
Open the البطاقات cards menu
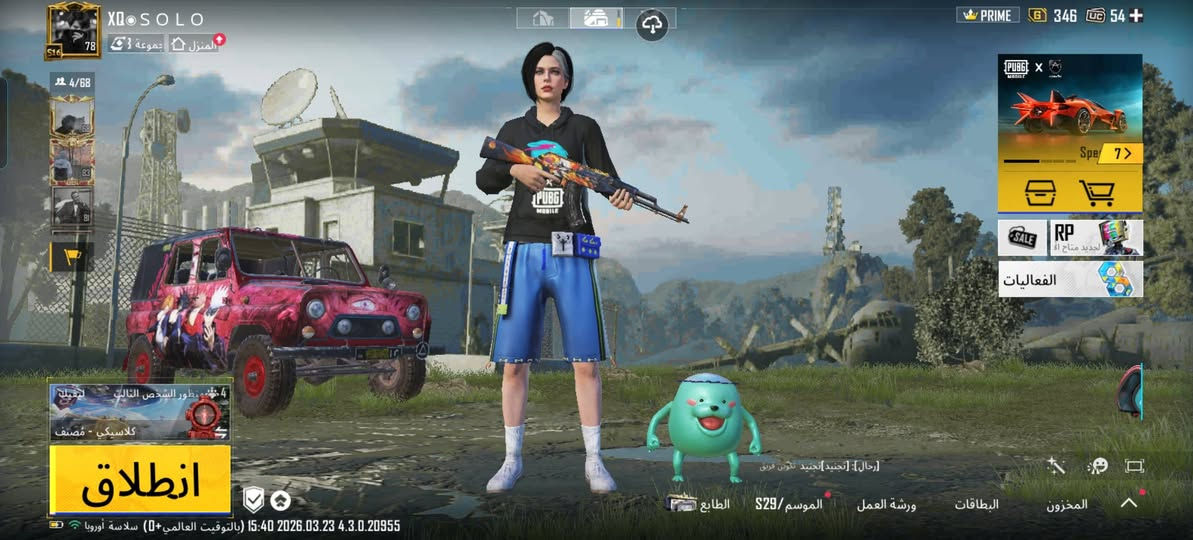tap(978, 504)
